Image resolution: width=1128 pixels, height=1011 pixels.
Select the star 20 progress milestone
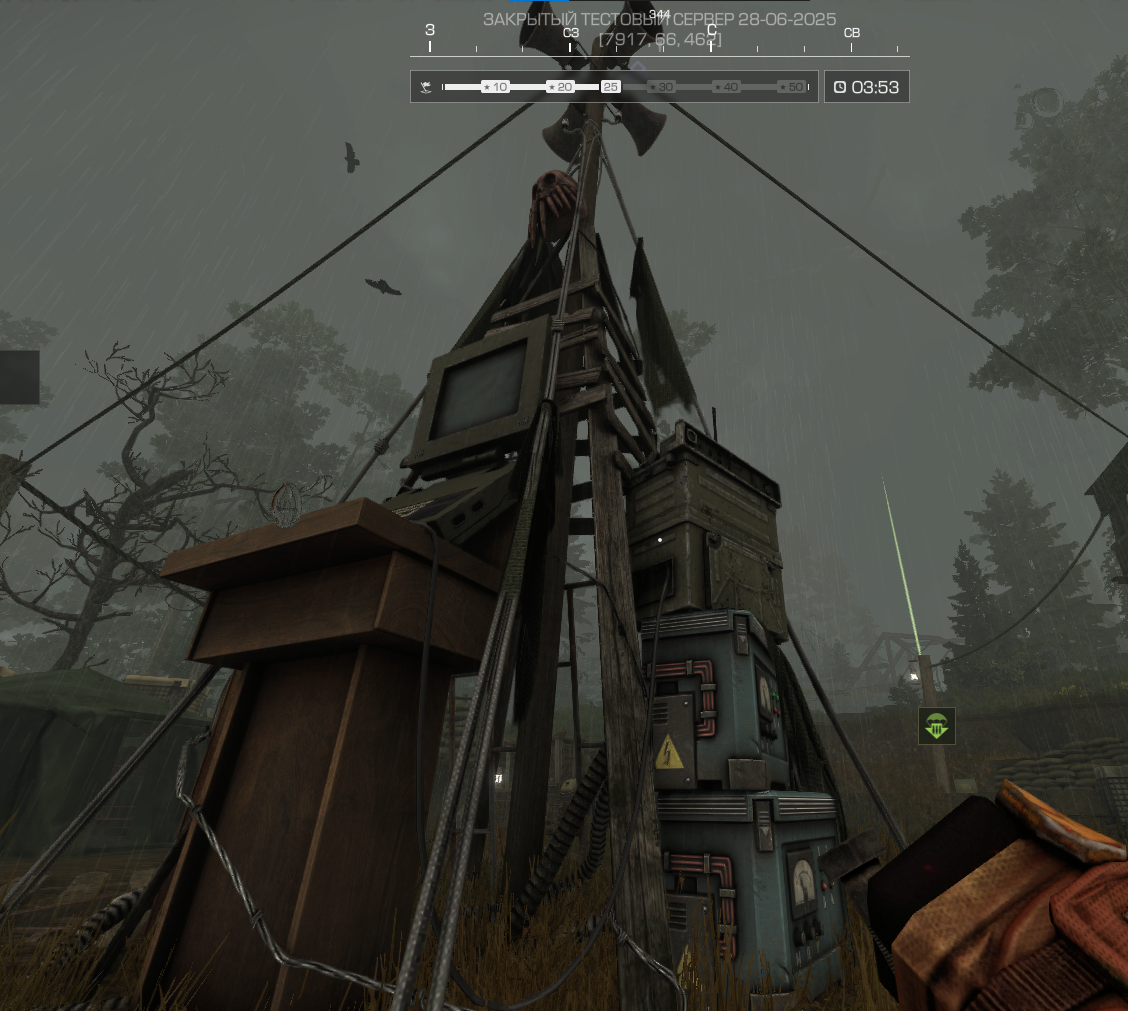(560, 87)
